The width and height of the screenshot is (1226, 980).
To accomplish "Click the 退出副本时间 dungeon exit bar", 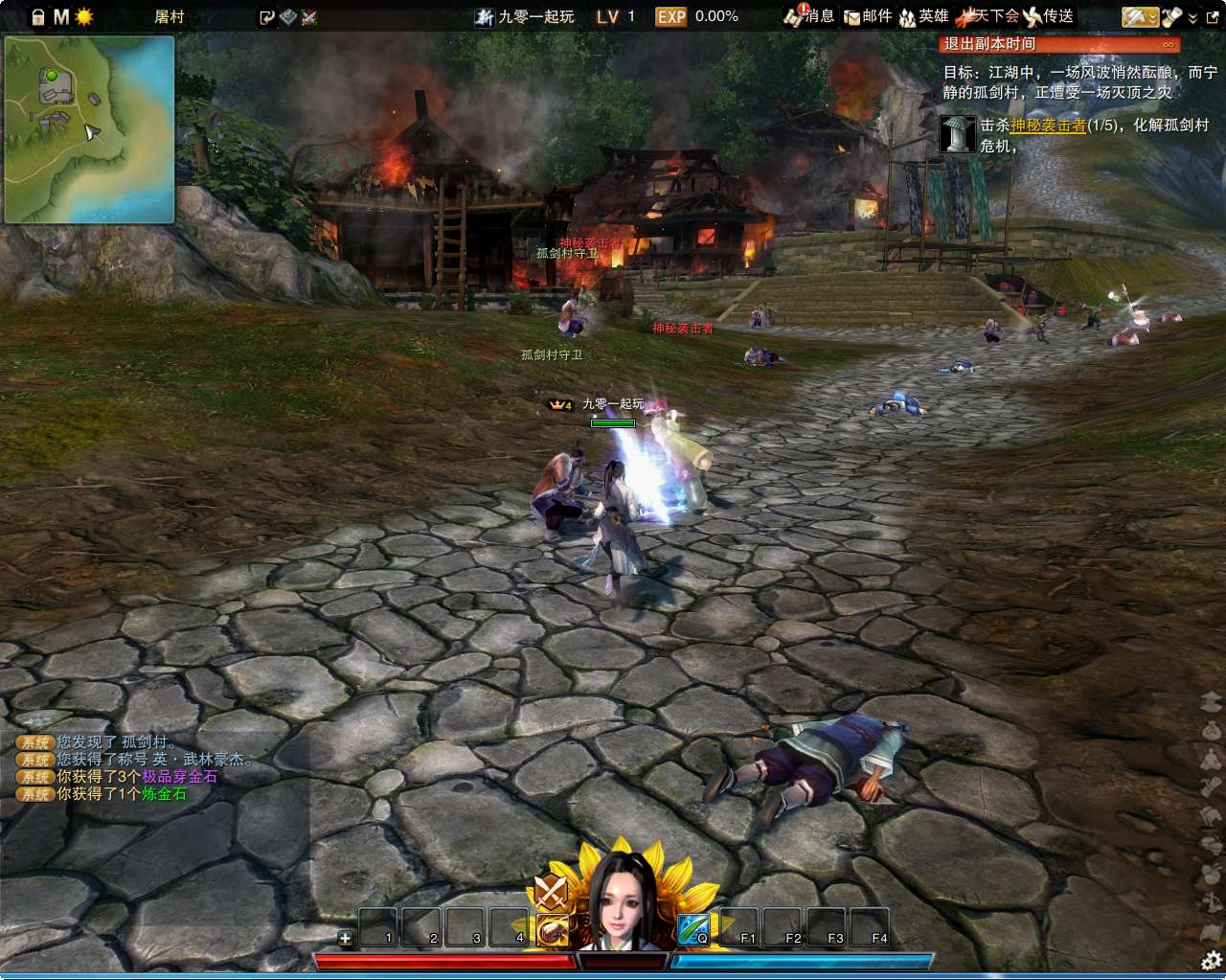I will pyautogui.click(x=1058, y=44).
